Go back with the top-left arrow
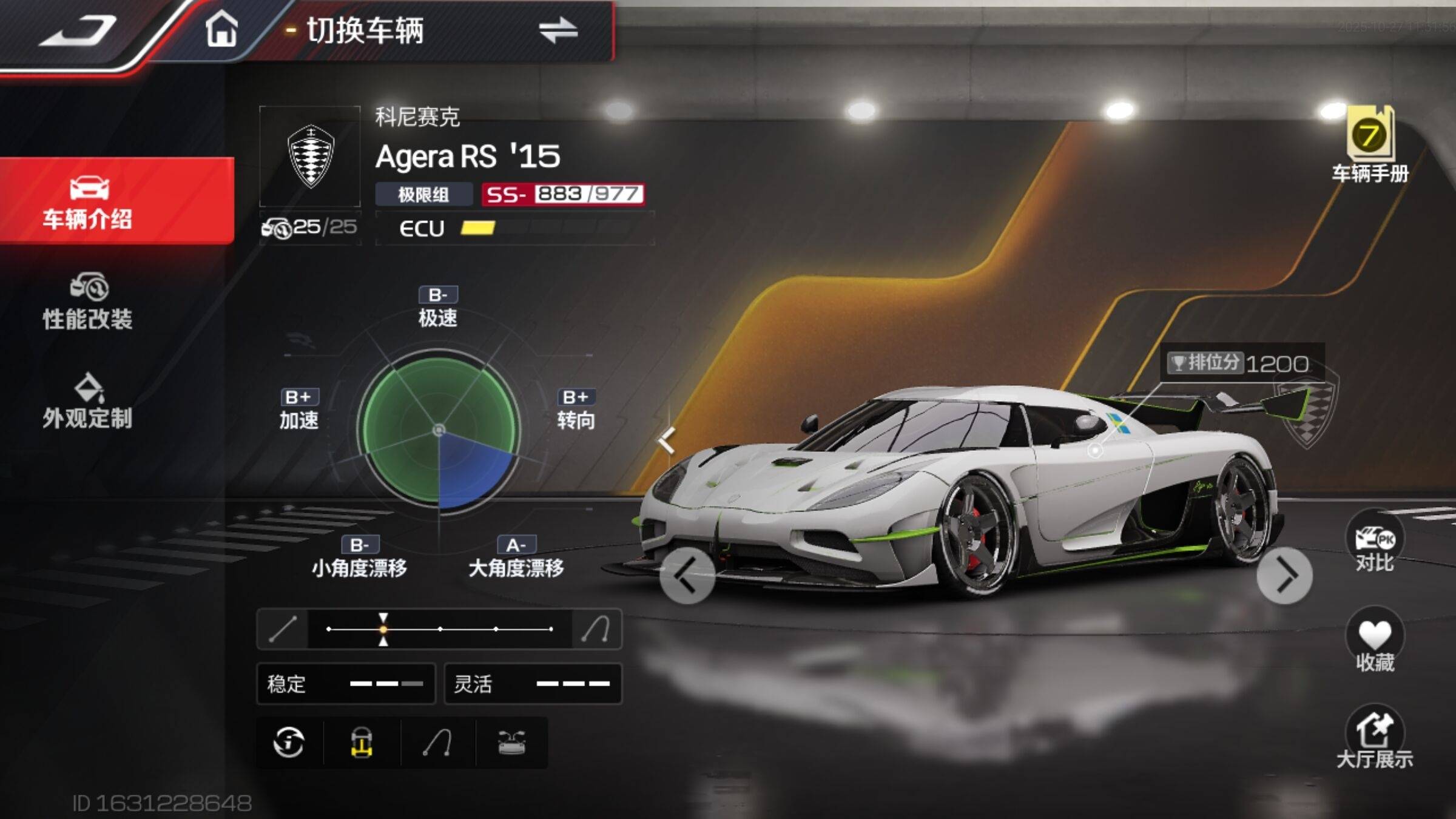Image resolution: width=1456 pixels, height=819 pixels. coord(79,30)
